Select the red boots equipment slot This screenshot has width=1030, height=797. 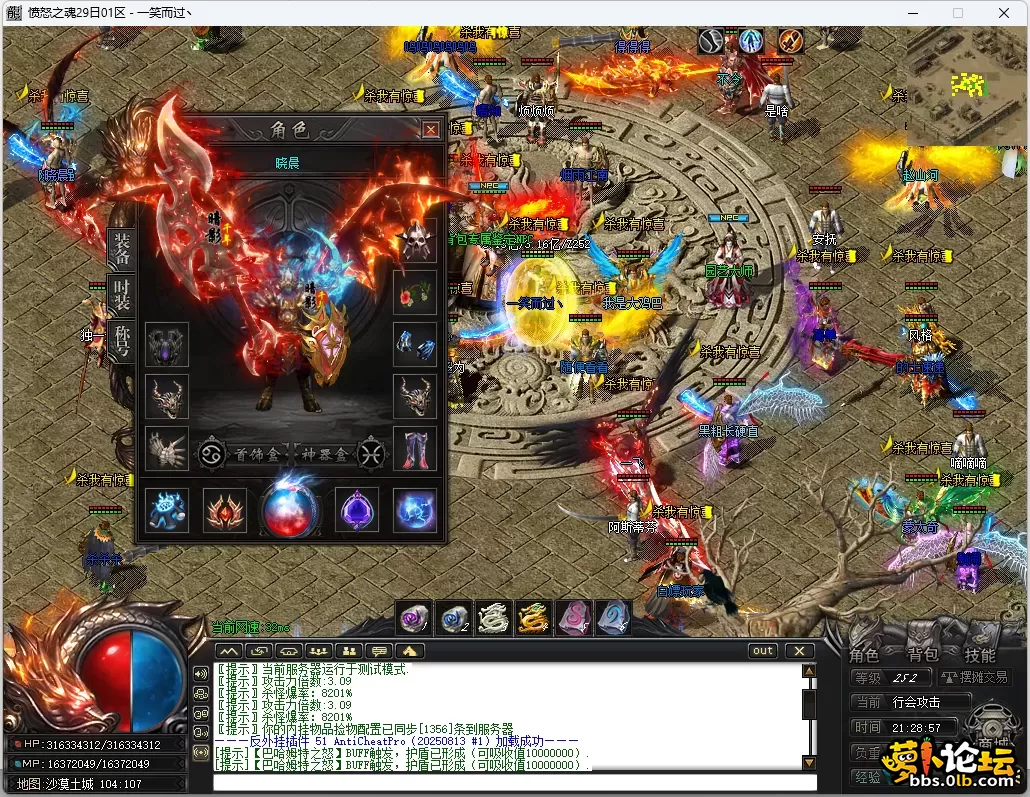coord(415,448)
